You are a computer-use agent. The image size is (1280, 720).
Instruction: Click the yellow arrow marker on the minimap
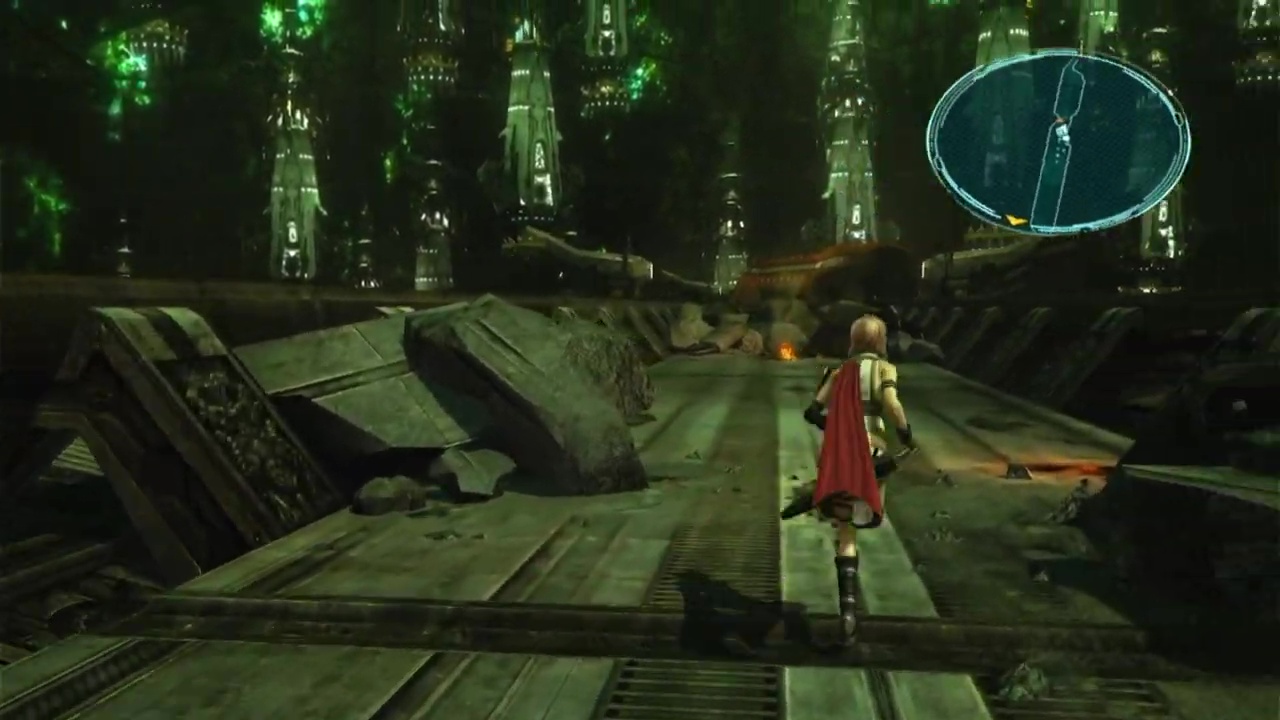coord(1015,220)
